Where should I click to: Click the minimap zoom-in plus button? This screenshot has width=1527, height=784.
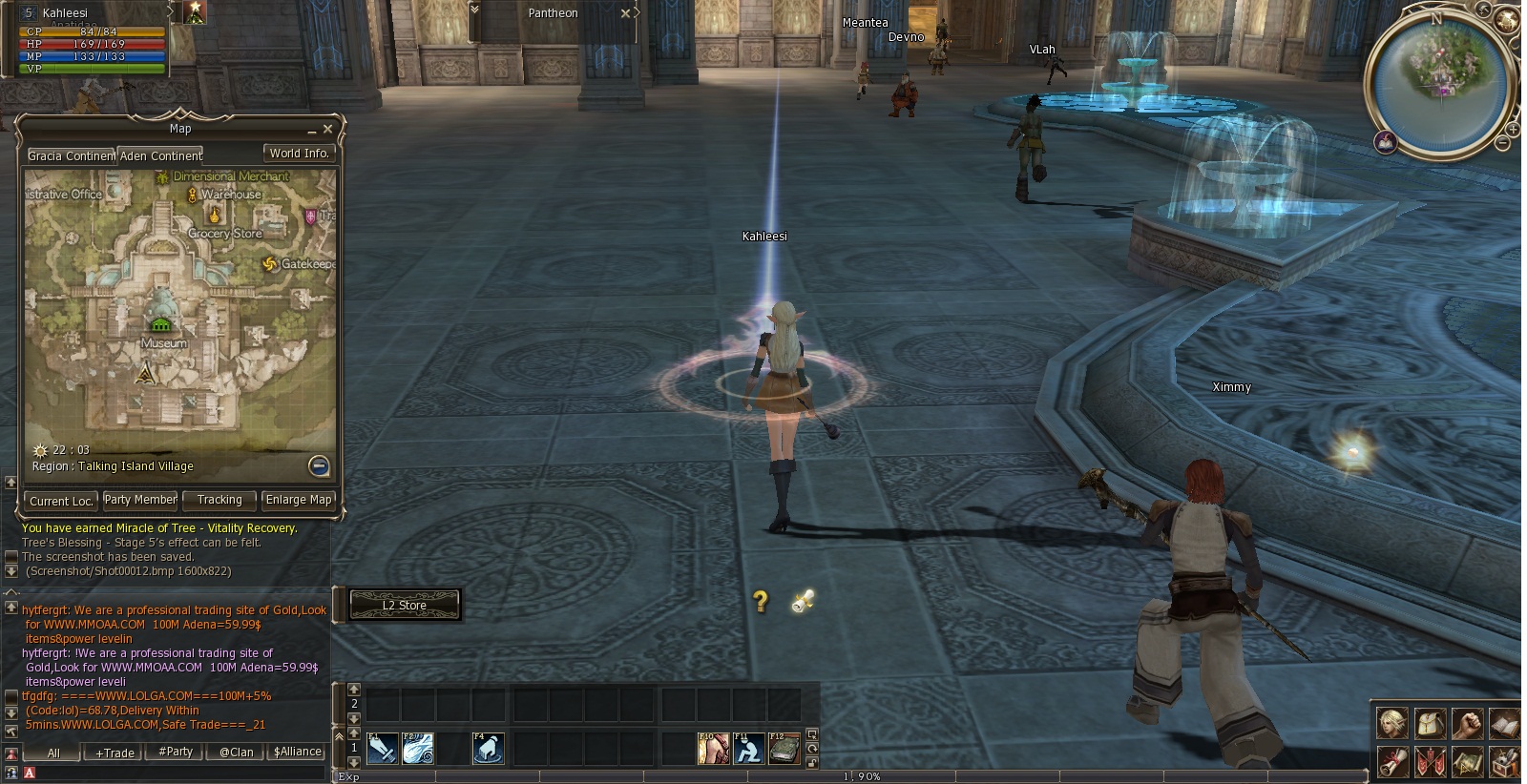click(1513, 127)
